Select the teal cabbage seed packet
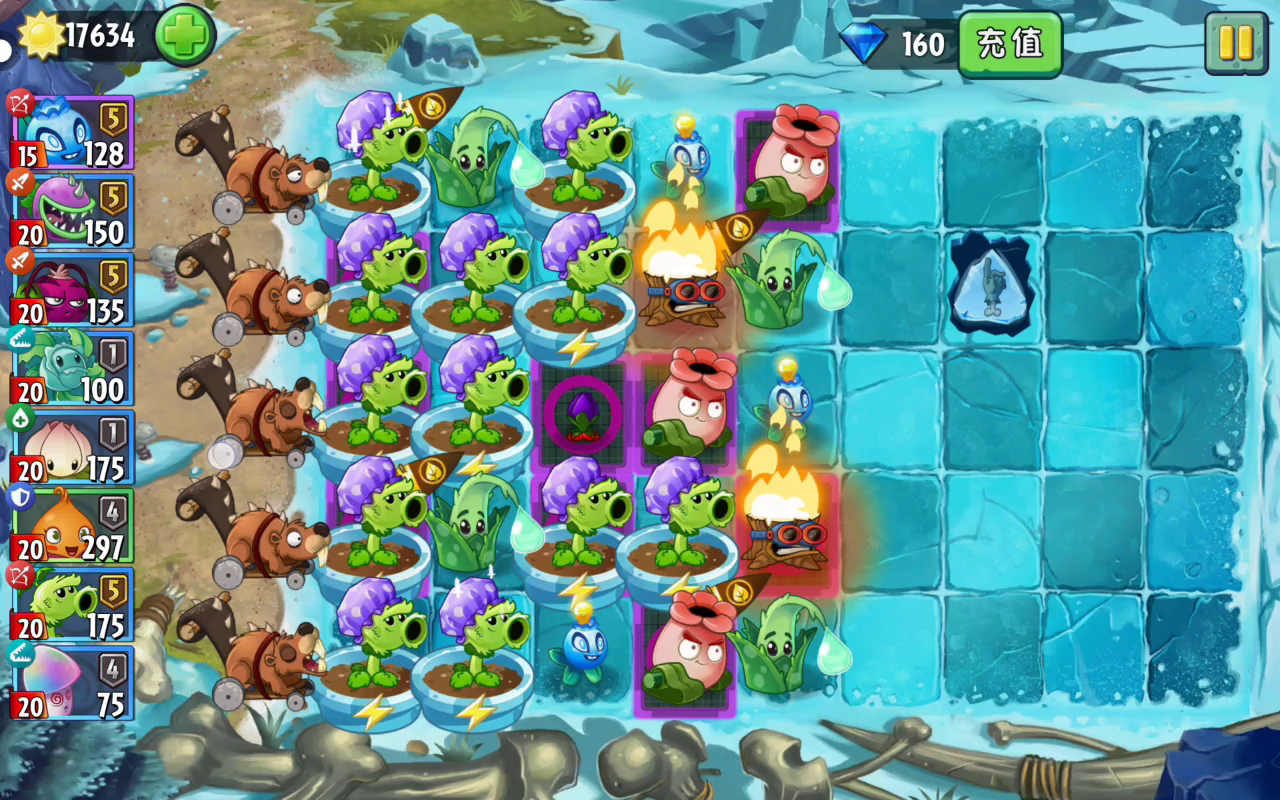 [x=72, y=369]
